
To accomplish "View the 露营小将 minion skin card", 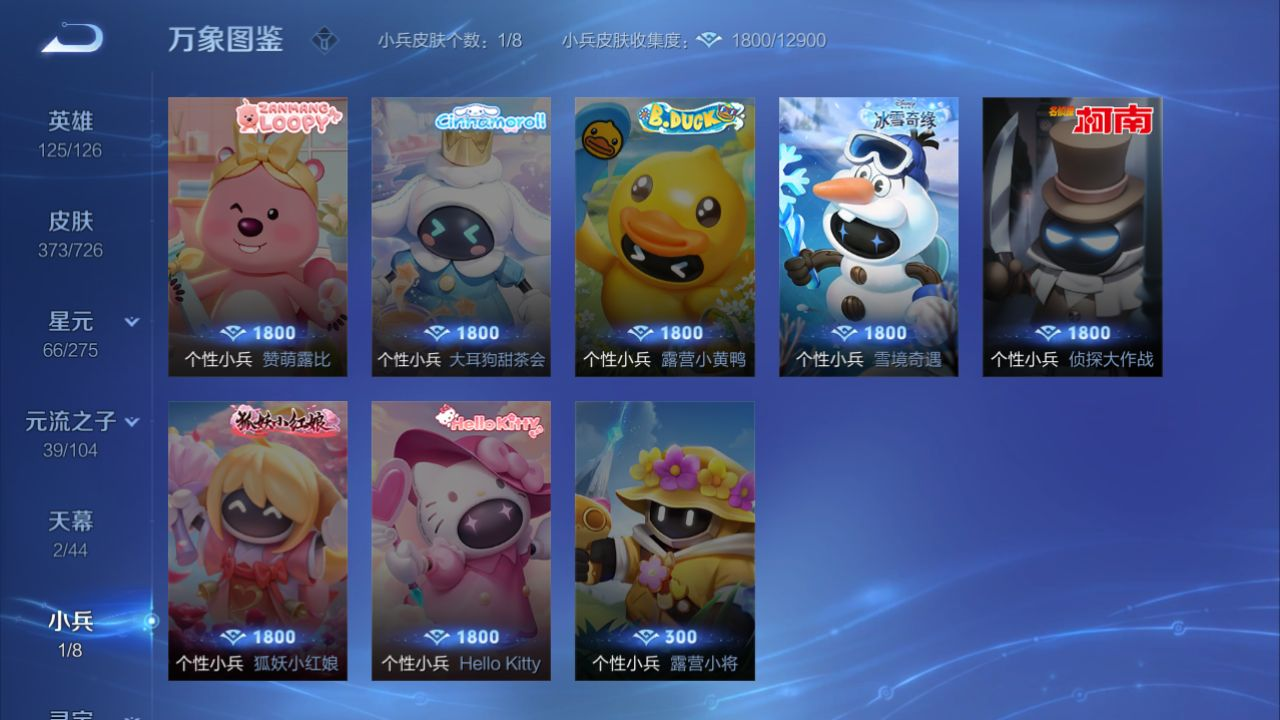I will tap(664, 540).
